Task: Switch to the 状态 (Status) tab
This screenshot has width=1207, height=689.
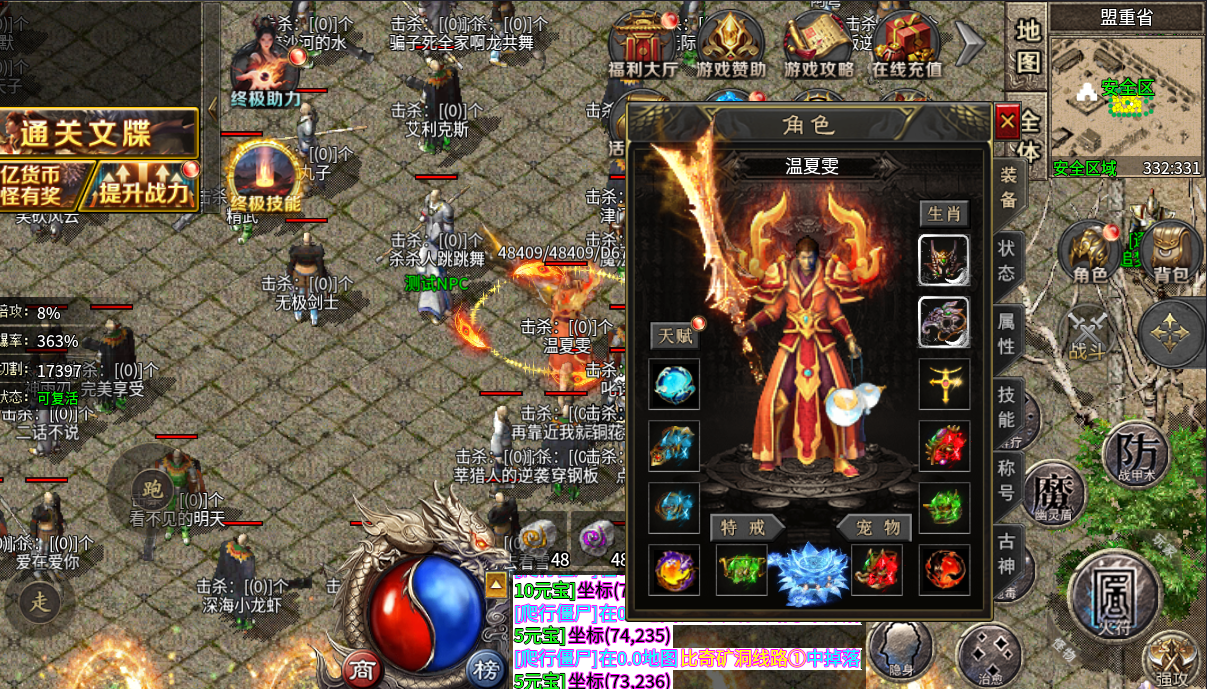Action: tap(1006, 259)
